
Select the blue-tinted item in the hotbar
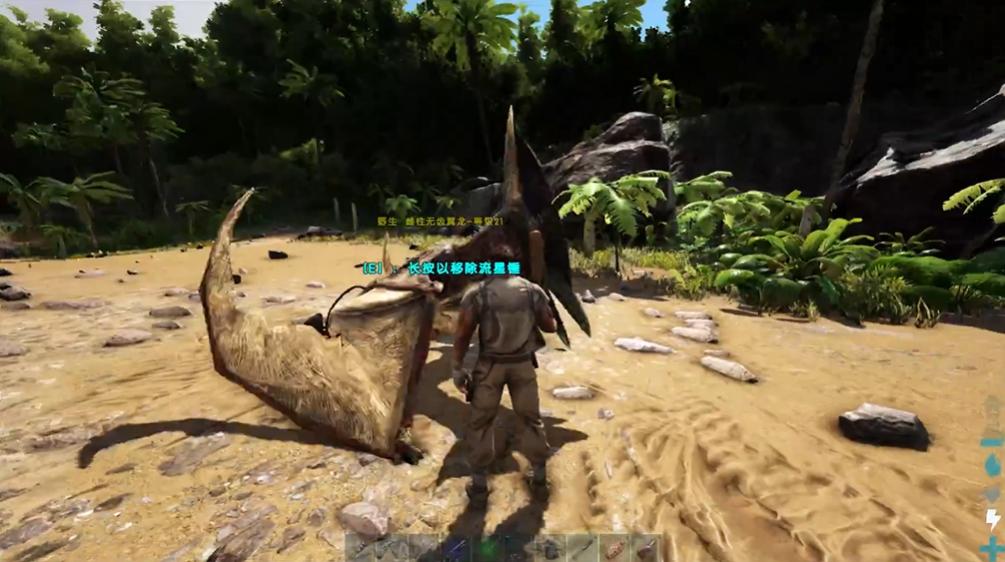click(455, 549)
